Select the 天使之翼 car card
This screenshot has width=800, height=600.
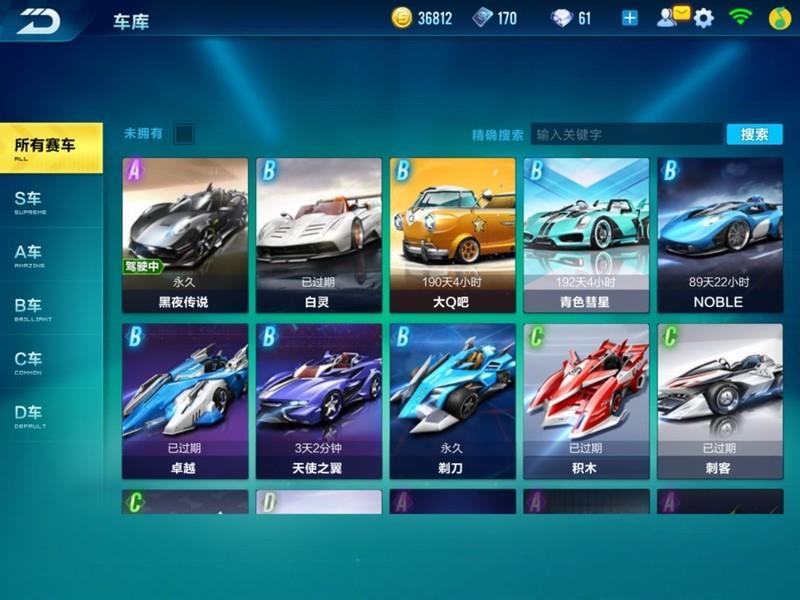pyautogui.click(x=319, y=400)
